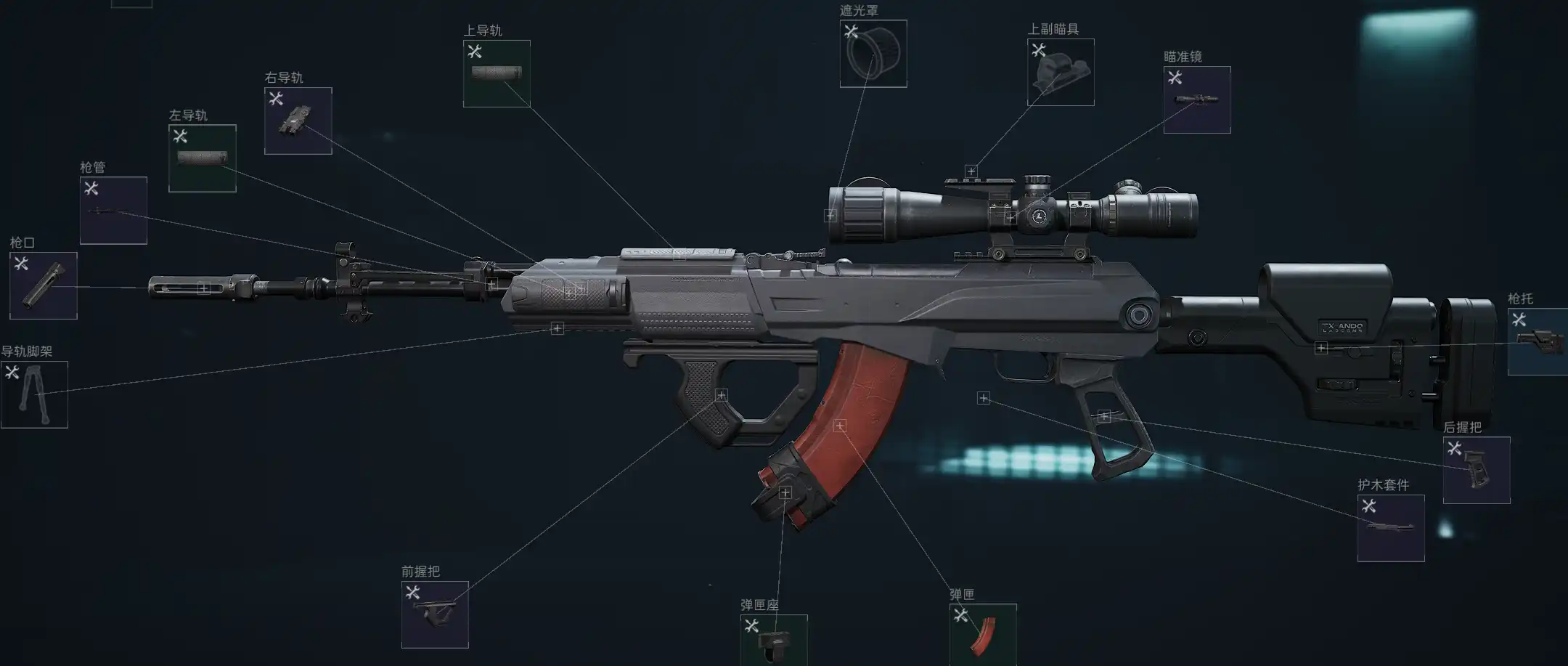Choose the 左导轨 left rail slot
The height and width of the screenshot is (666, 1568).
pyautogui.click(x=203, y=158)
